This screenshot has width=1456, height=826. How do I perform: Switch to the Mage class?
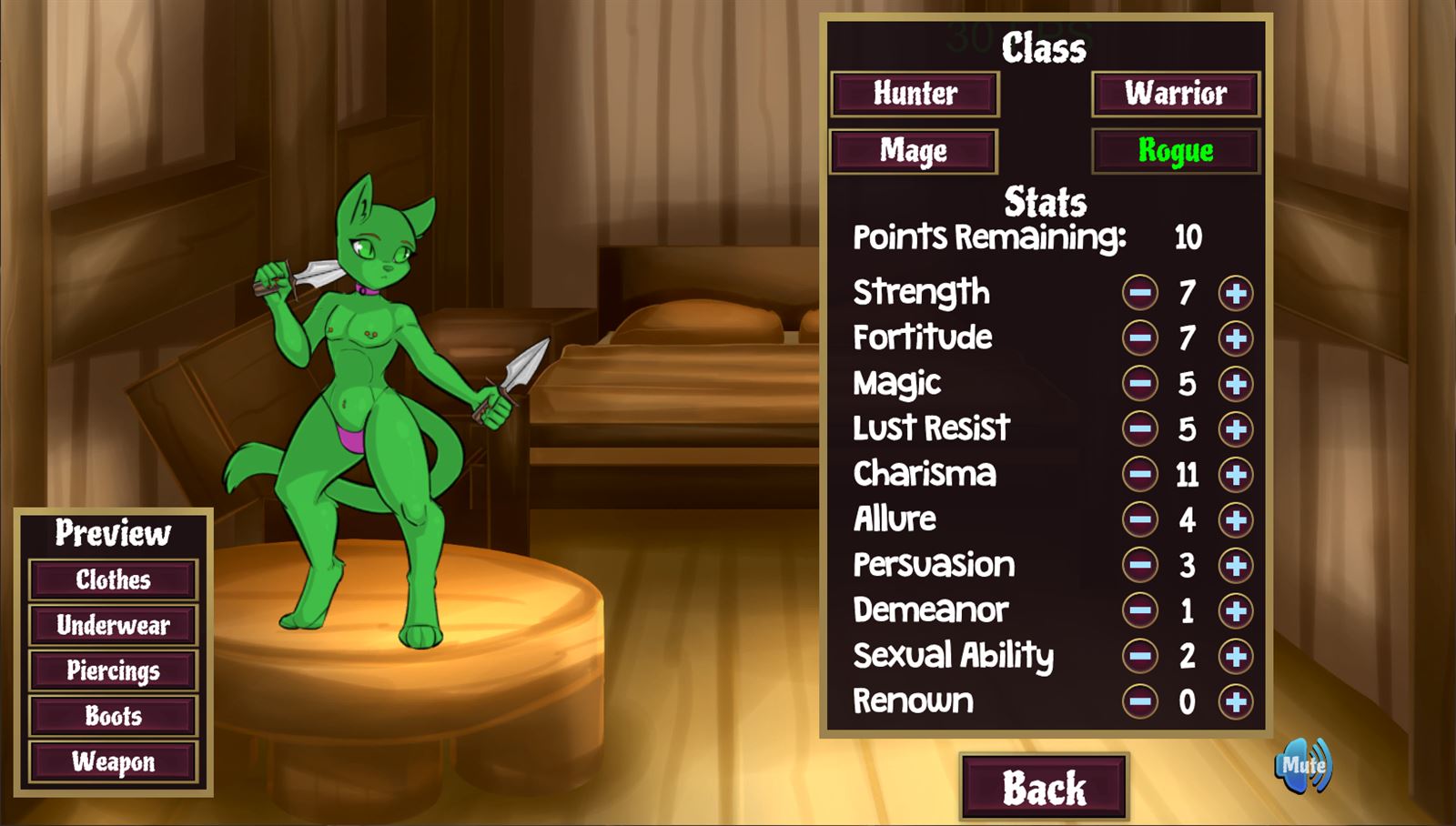tap(914, 151)
